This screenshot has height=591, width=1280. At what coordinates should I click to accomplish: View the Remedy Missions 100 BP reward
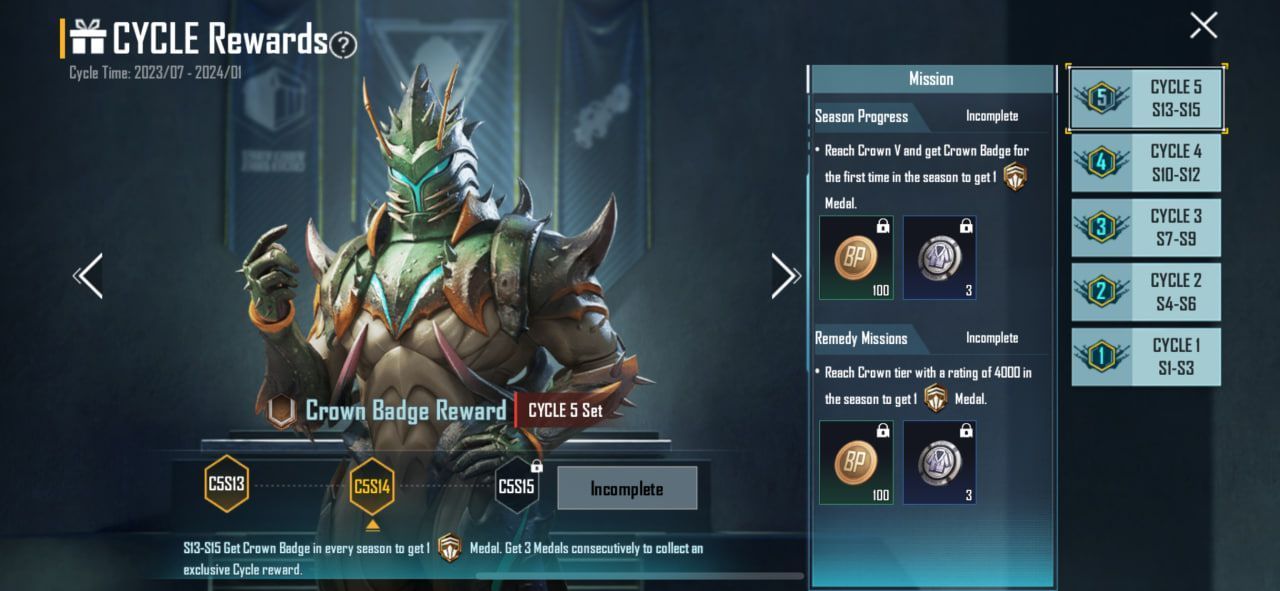pyautogui.click(x=856, y=462)
